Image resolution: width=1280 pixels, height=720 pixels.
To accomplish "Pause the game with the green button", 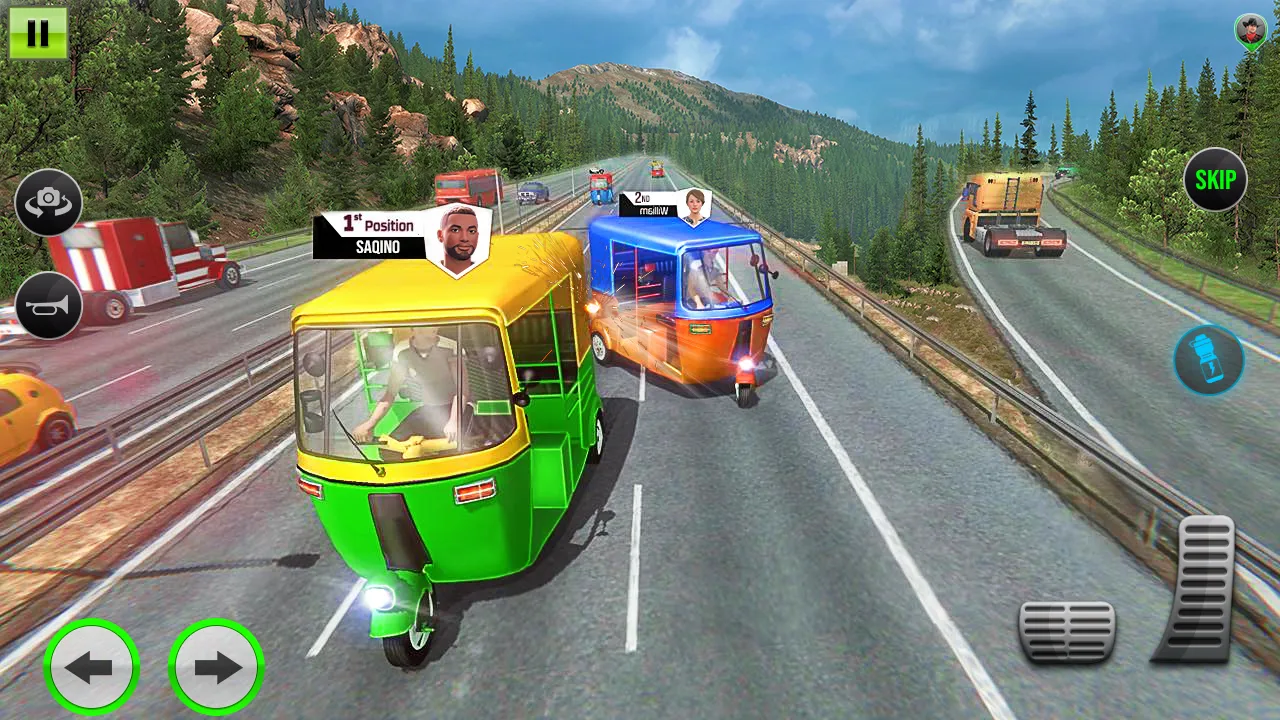I will [x=38, y=33].
